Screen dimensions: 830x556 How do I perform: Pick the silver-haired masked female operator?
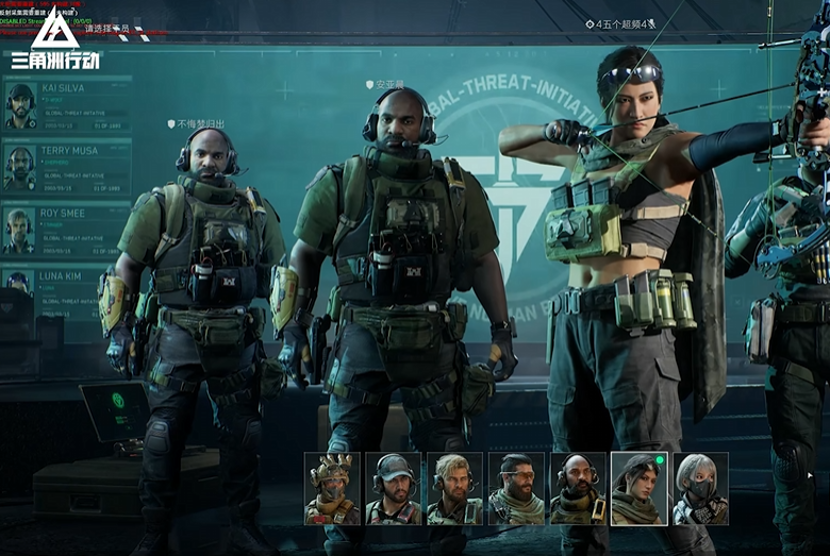700,488
